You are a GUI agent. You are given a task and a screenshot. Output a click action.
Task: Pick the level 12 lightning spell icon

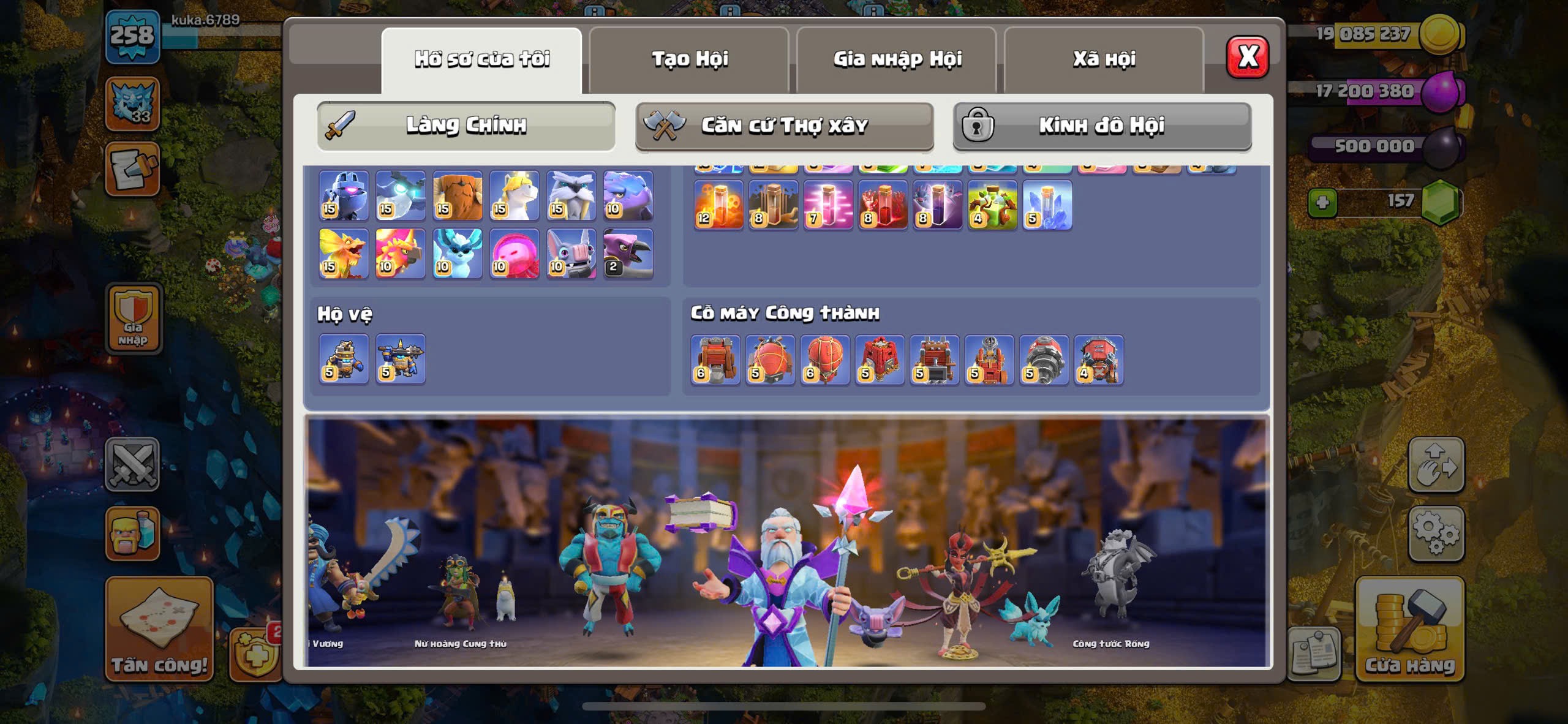[x=718, y=205]
